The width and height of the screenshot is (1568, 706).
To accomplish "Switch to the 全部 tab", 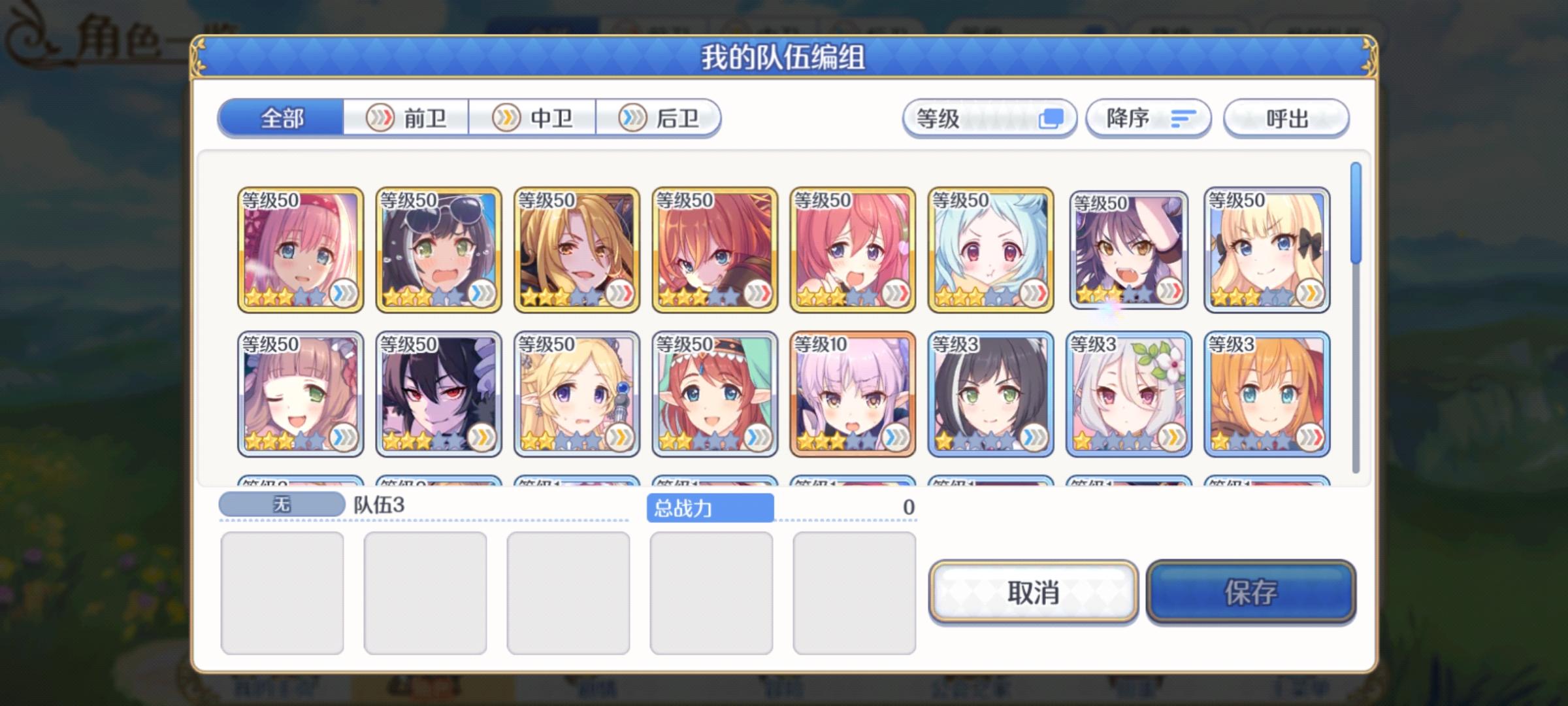I will [x=284, y=118].
